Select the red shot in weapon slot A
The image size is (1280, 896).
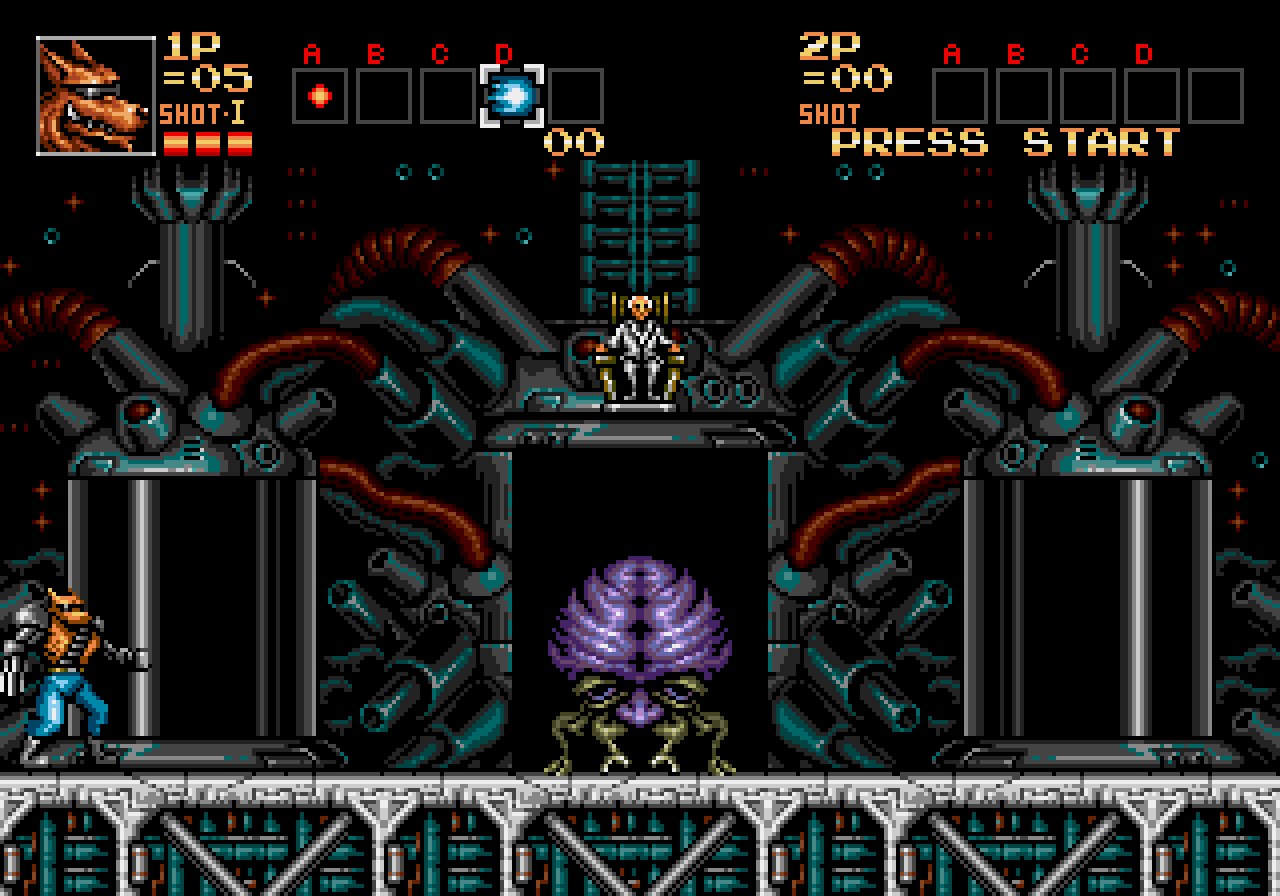(x=320, y=96)
